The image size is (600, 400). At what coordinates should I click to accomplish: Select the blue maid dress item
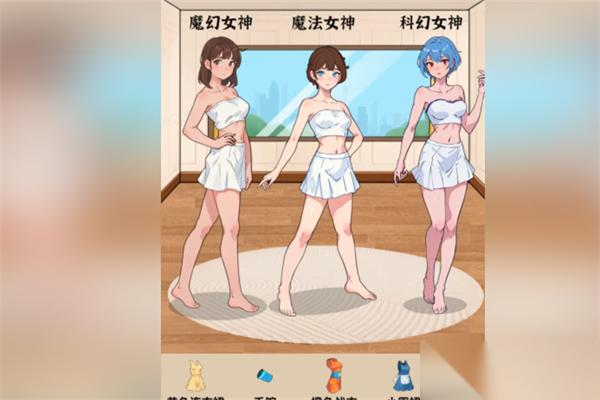(402, 375)
